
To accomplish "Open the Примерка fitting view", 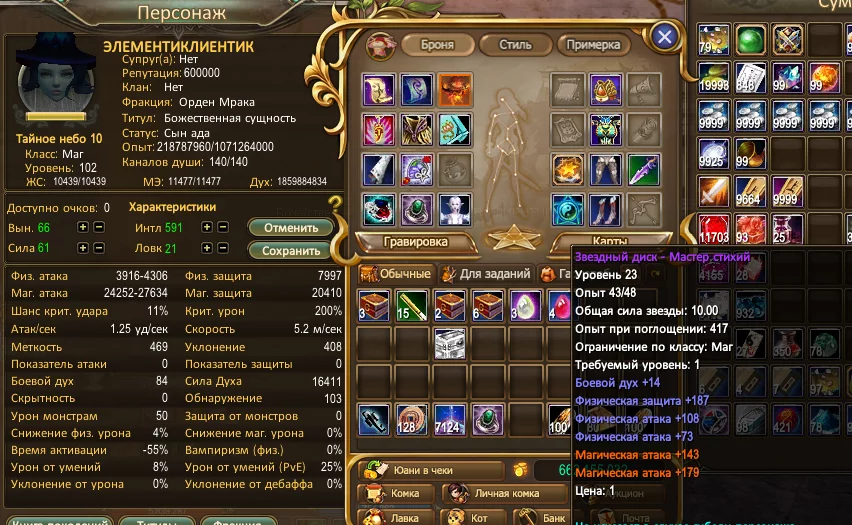I will coord(593,45).
